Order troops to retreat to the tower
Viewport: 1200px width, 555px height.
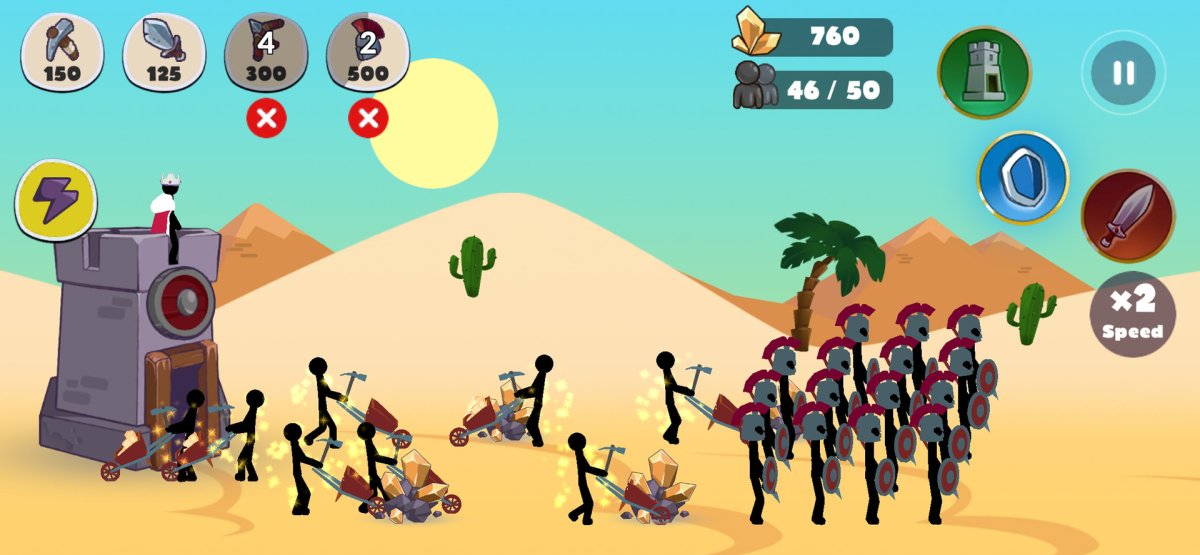click(x=983, y=72)
